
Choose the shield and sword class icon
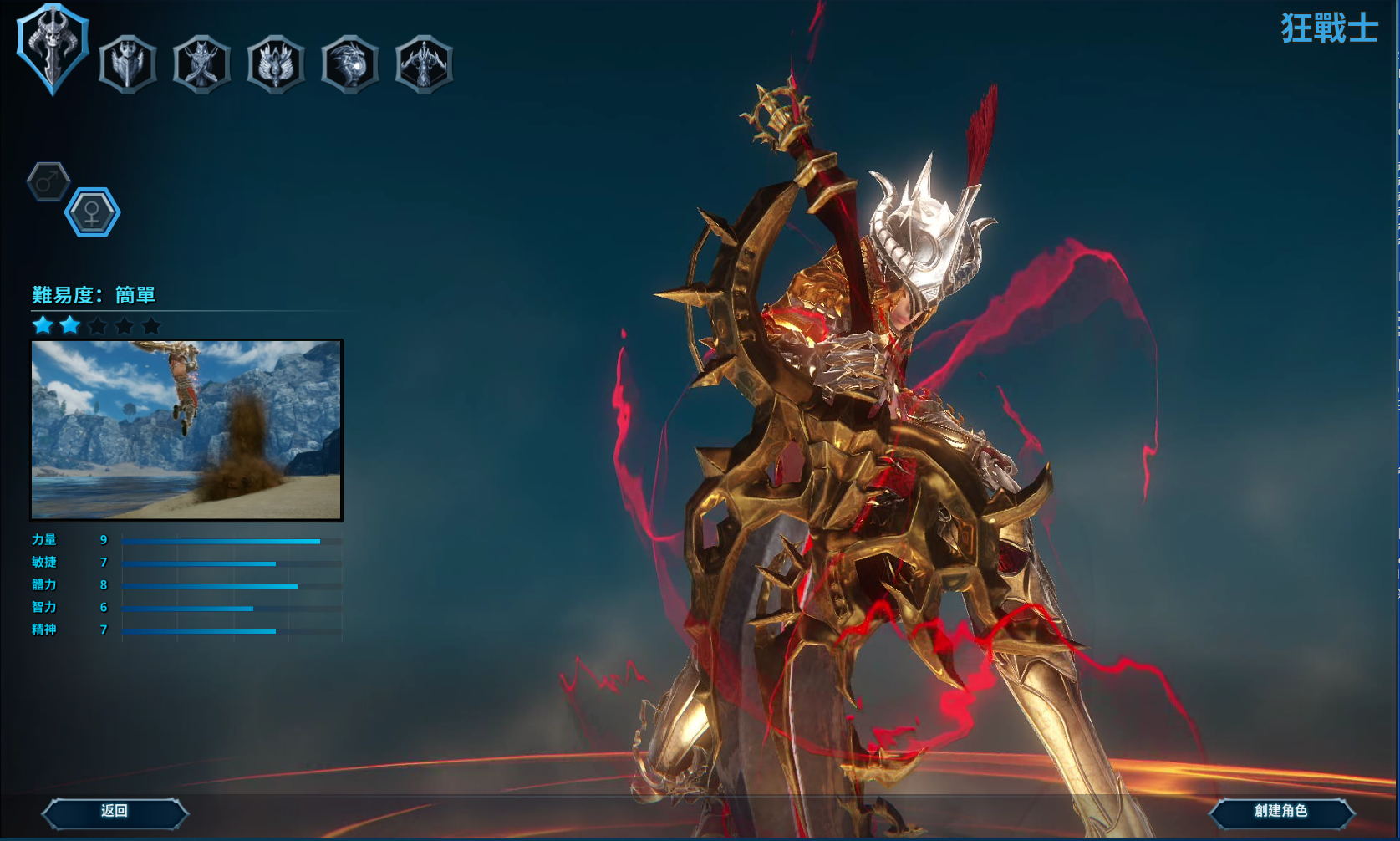pos(128,64)
